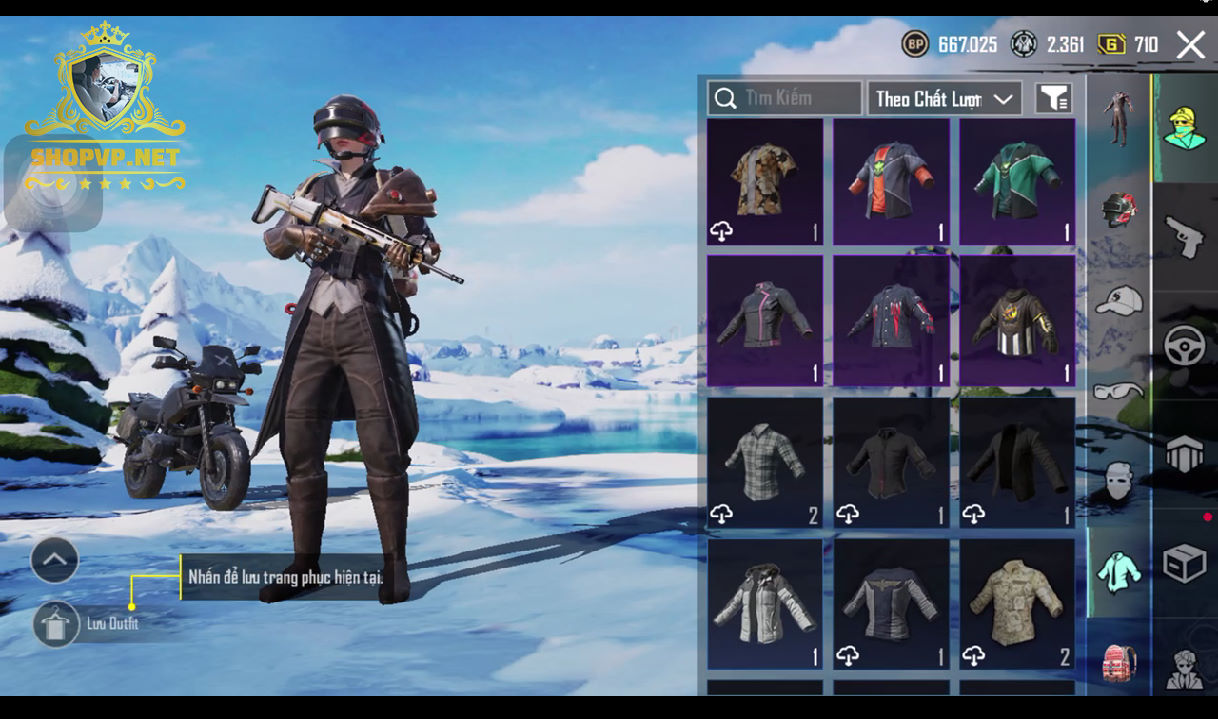Select the camo short-sleeve shirt
The height and width of the screenshot is (719, 1218).
click(765, 181)
